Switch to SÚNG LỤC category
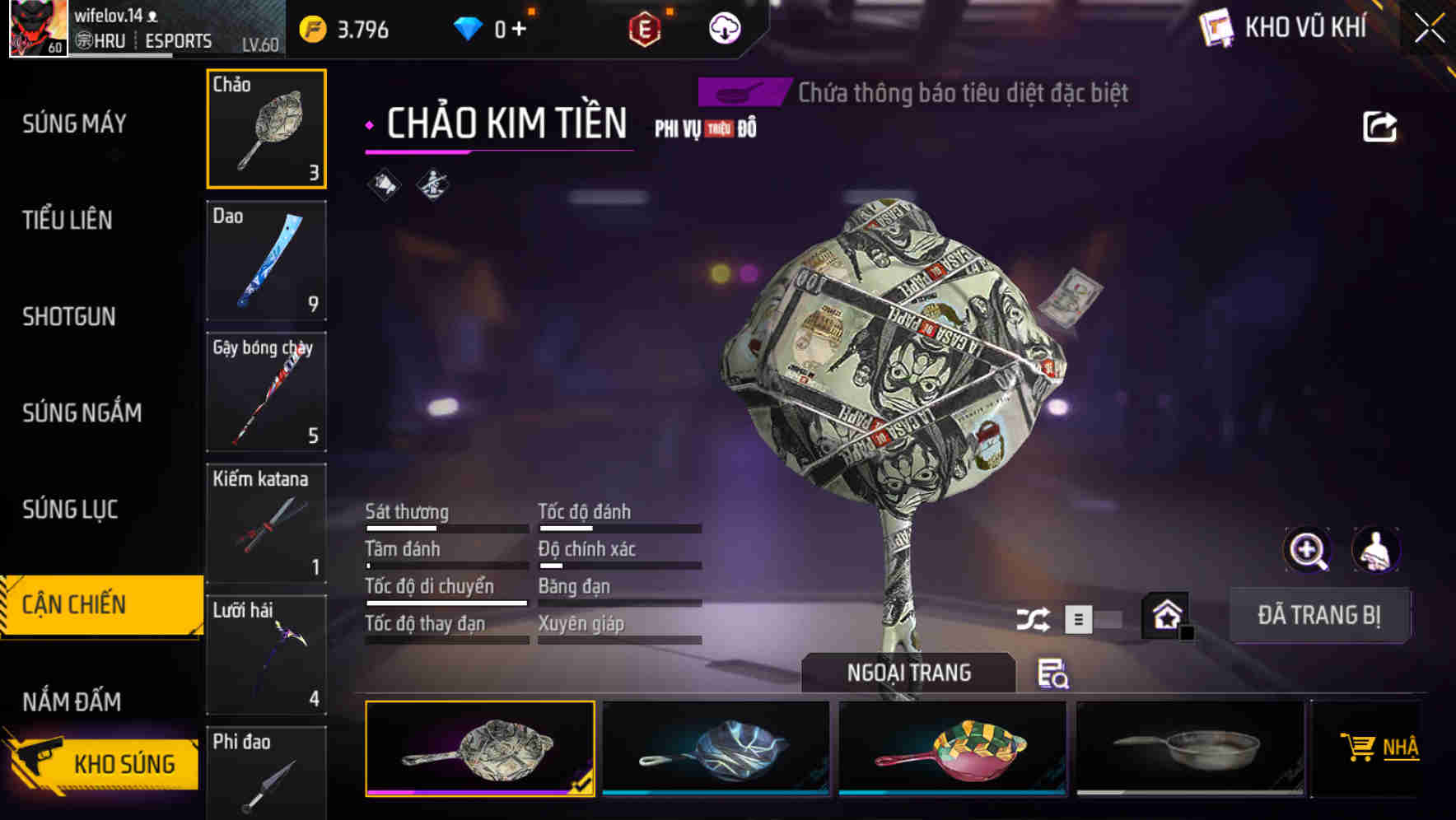The width and height of the screenshot is (1456, 820). (70, 510)
